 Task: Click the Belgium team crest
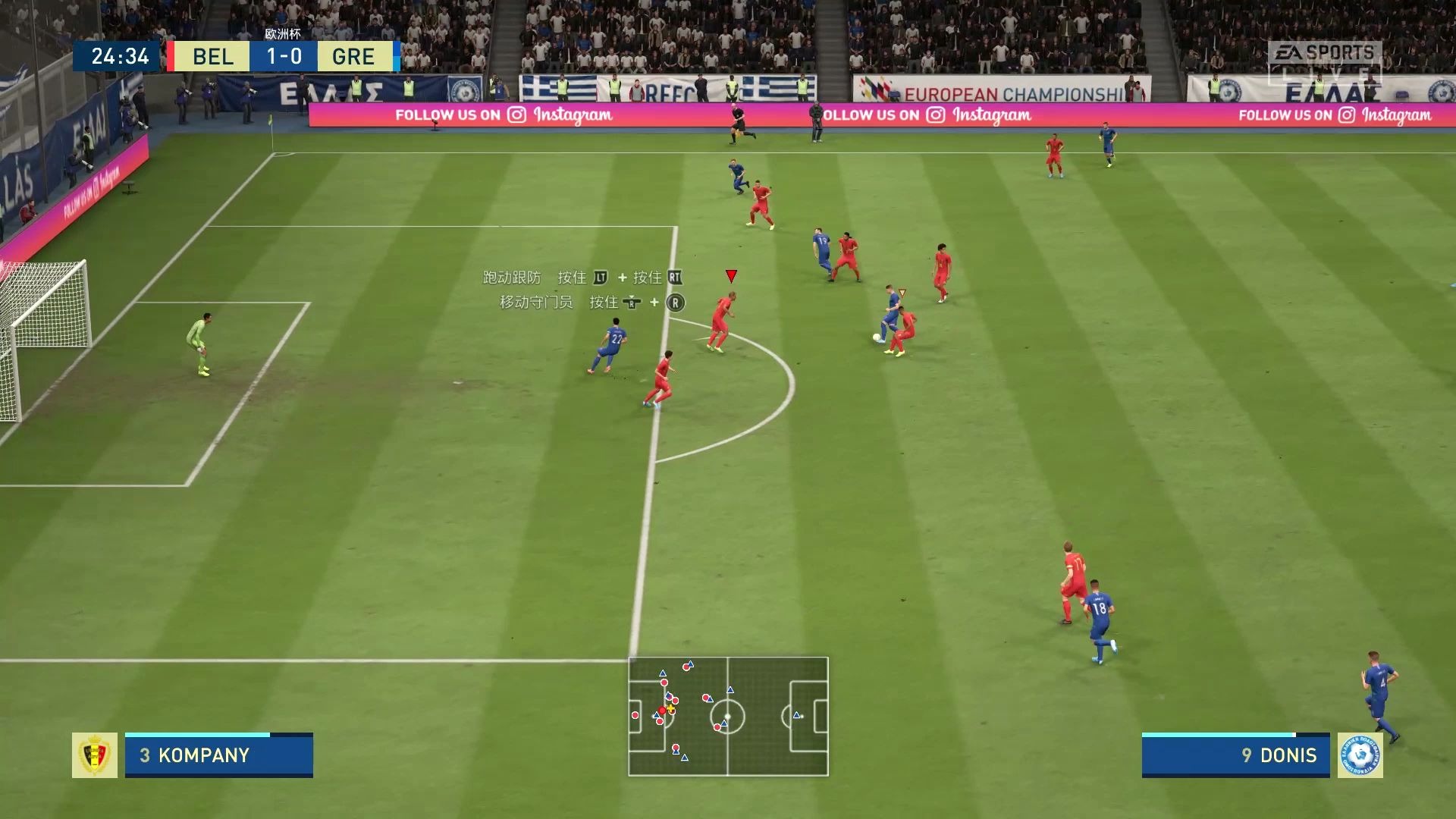coord(95,755)
